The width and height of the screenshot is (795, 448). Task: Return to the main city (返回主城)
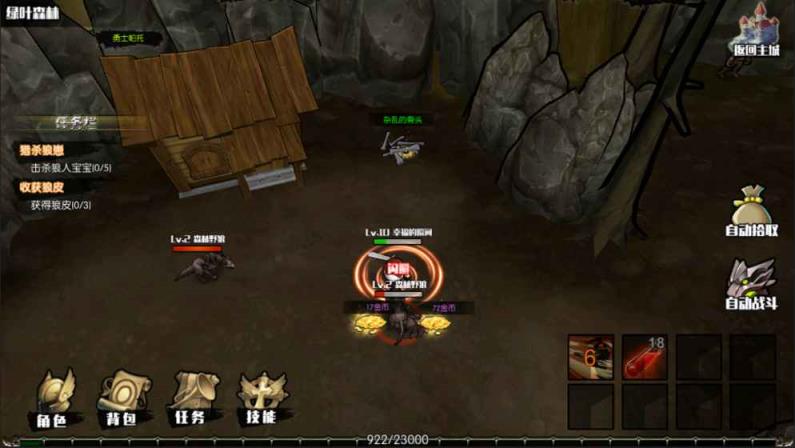[754, 36]
